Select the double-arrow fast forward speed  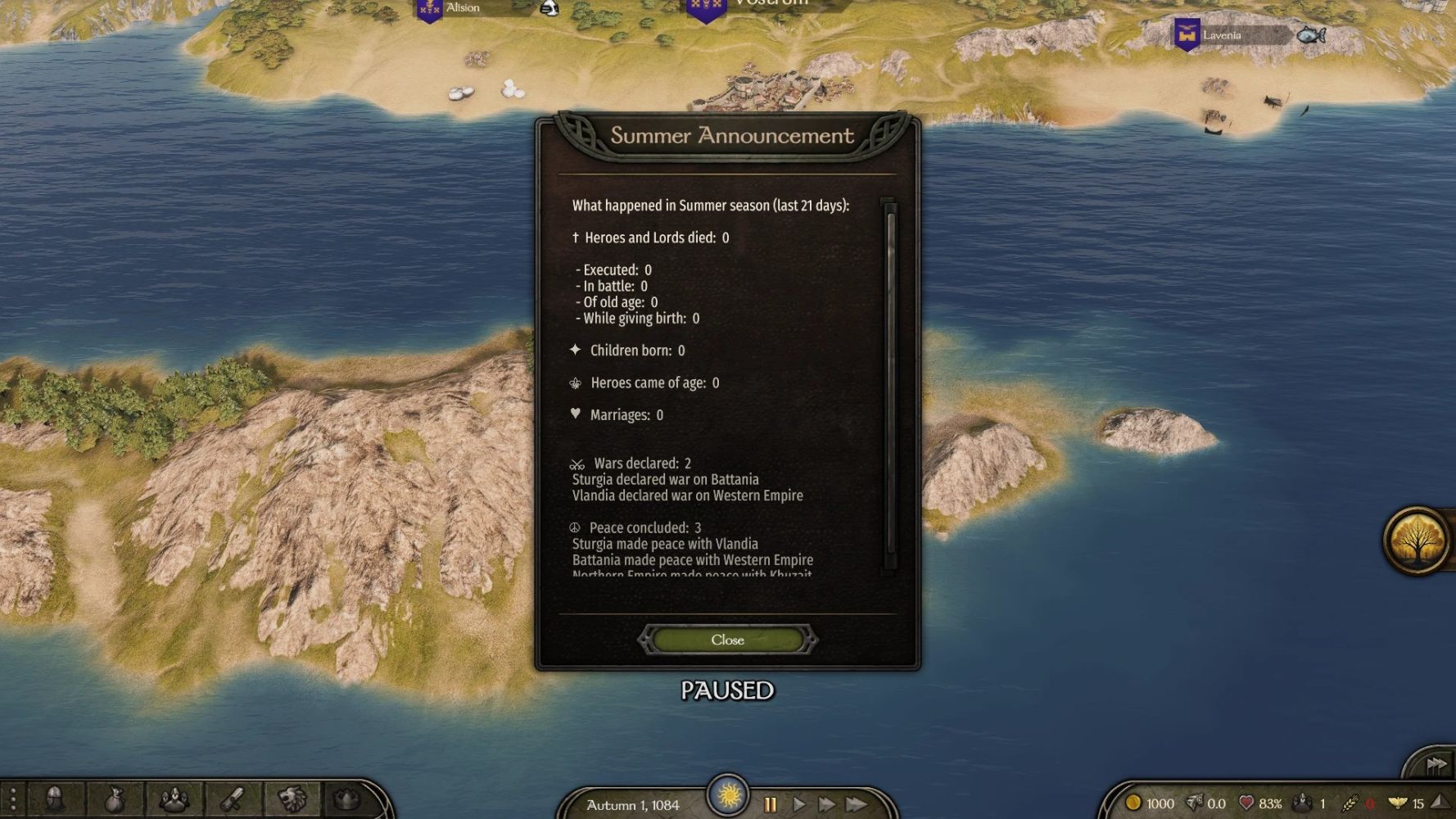(826, 804)
